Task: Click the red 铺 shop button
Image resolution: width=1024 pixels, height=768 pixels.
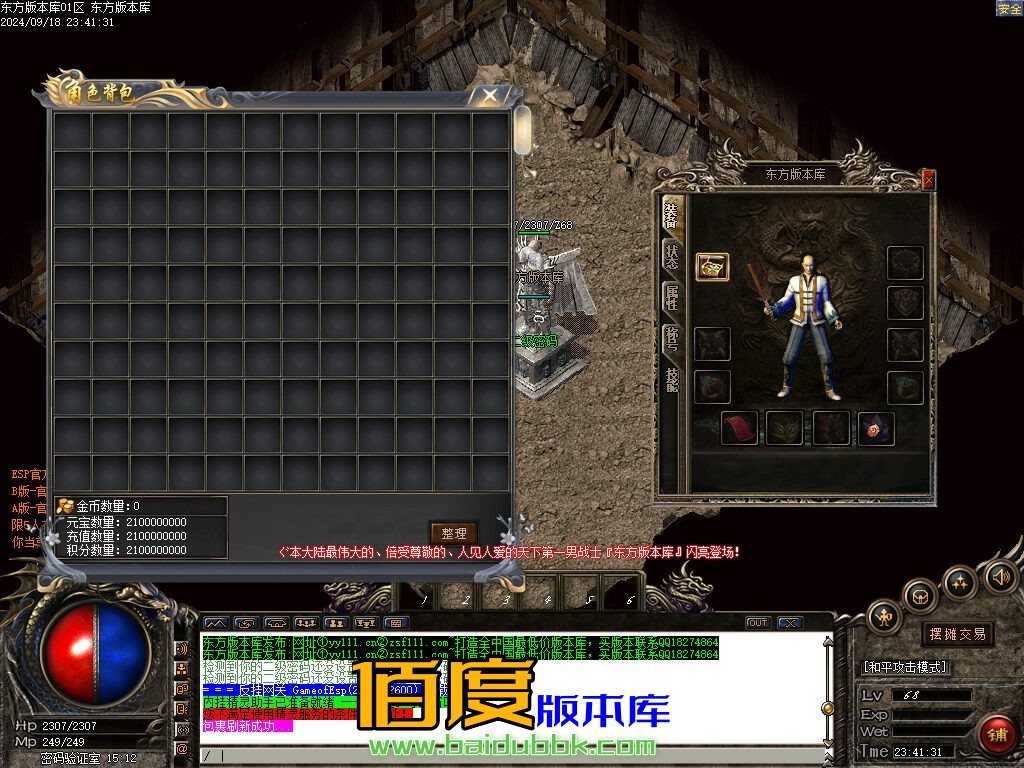Action: pyautogui.click(x=996, y=734)
